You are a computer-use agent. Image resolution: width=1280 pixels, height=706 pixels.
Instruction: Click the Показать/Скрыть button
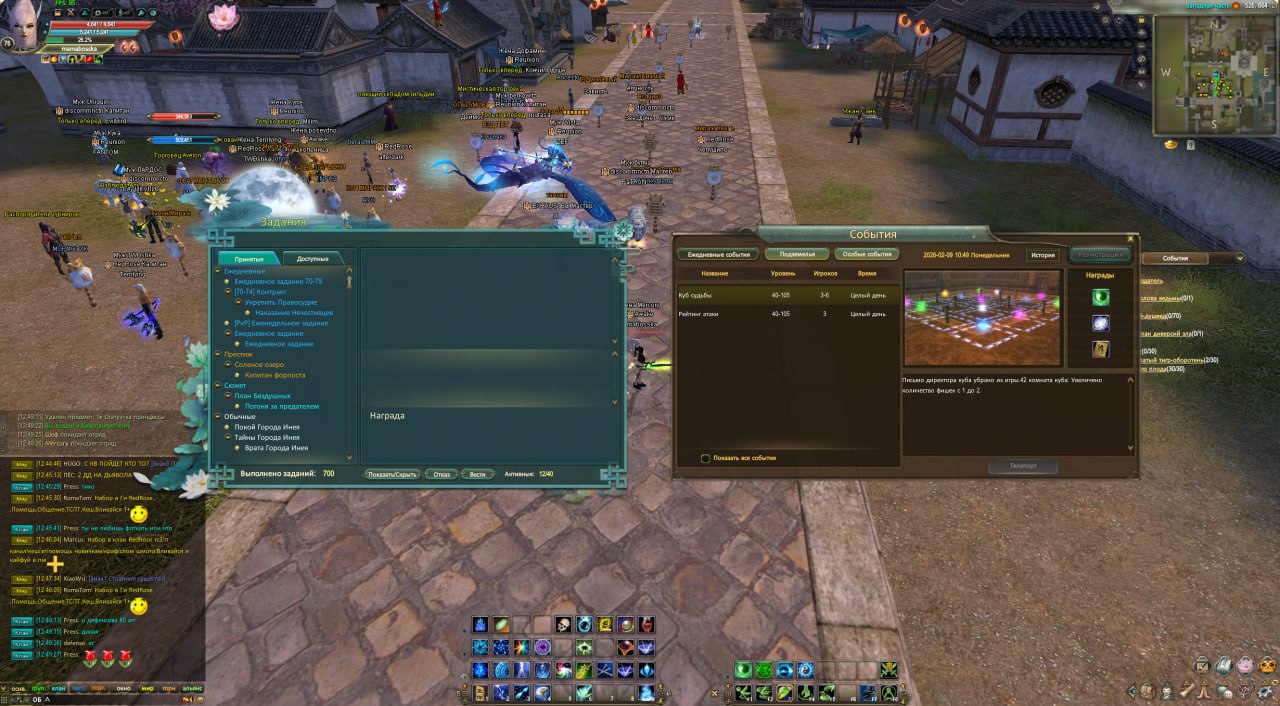point(391,474)
